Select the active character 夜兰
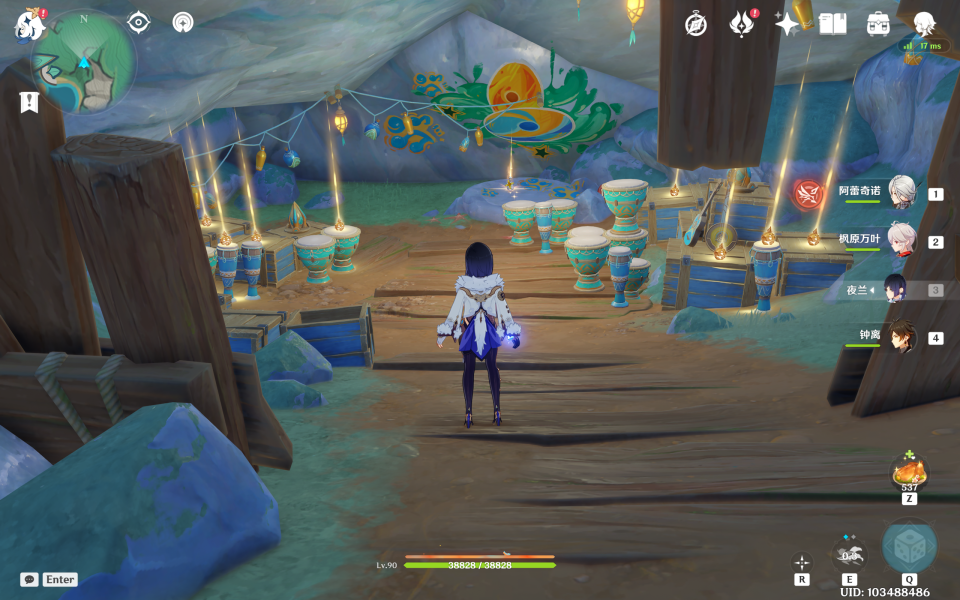This screenshot has width=960, height=600. pos(894,290)
